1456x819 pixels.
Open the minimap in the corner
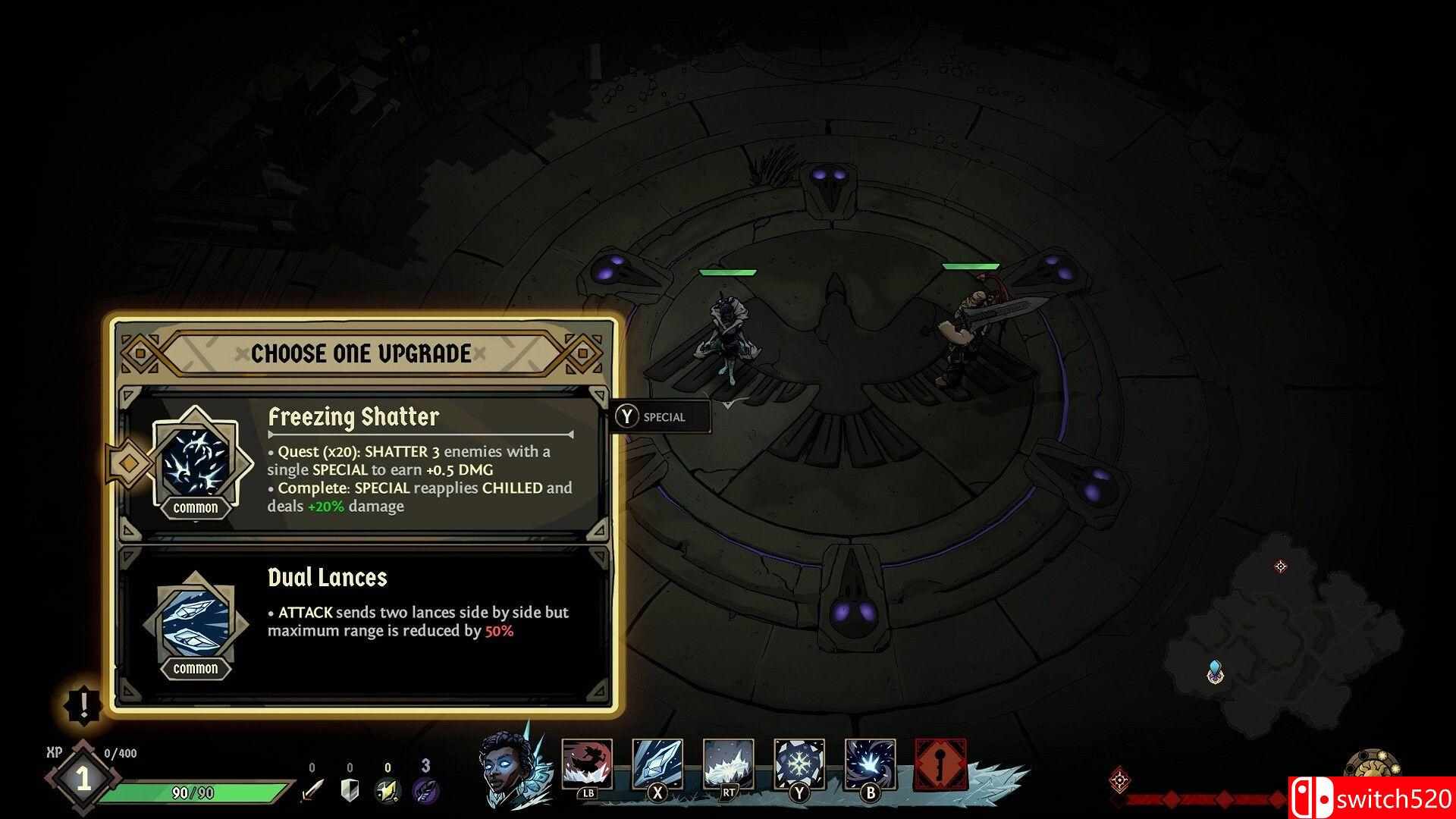(x=1282, y=622)
